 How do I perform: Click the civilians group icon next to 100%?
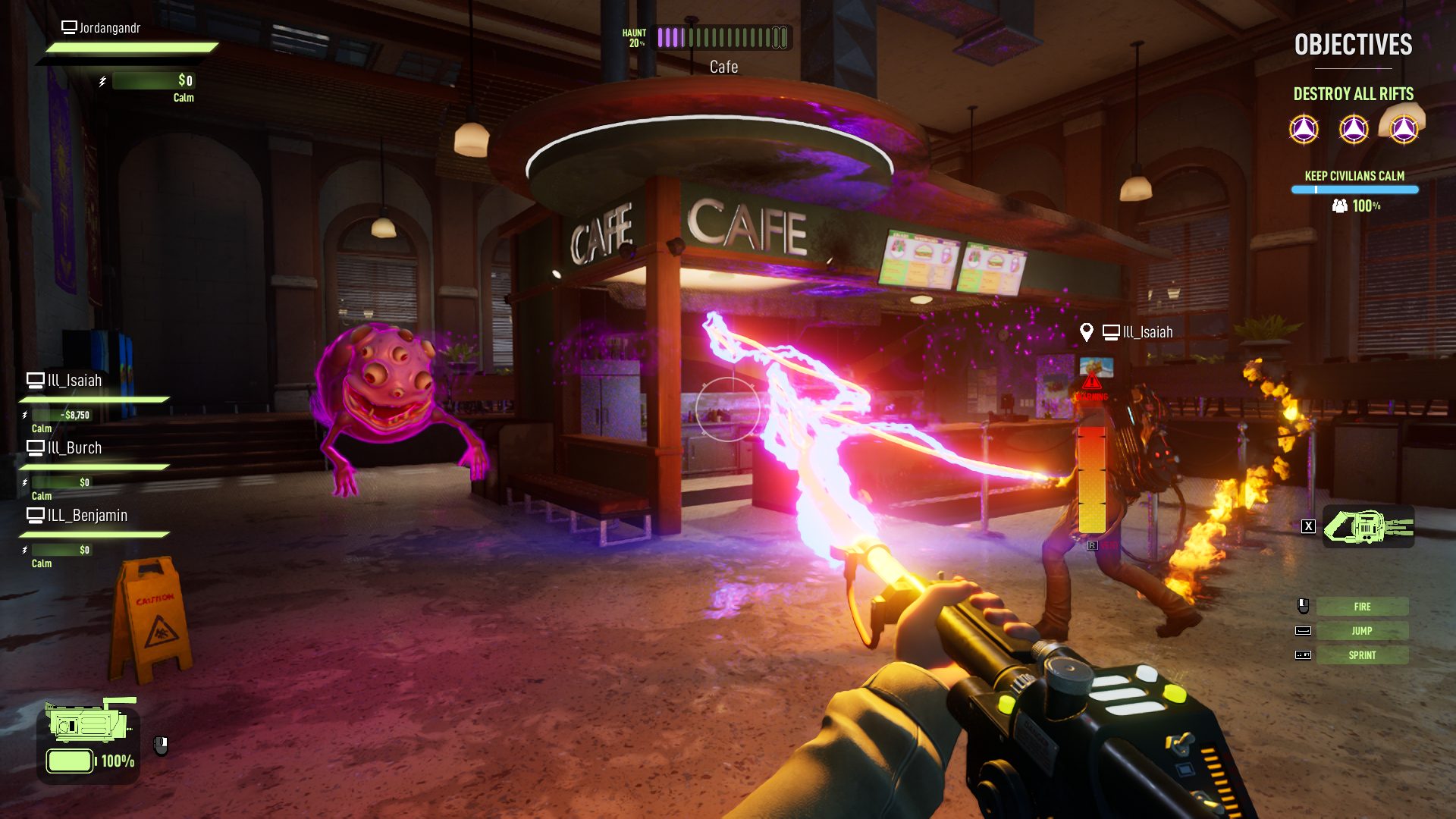1340,205
